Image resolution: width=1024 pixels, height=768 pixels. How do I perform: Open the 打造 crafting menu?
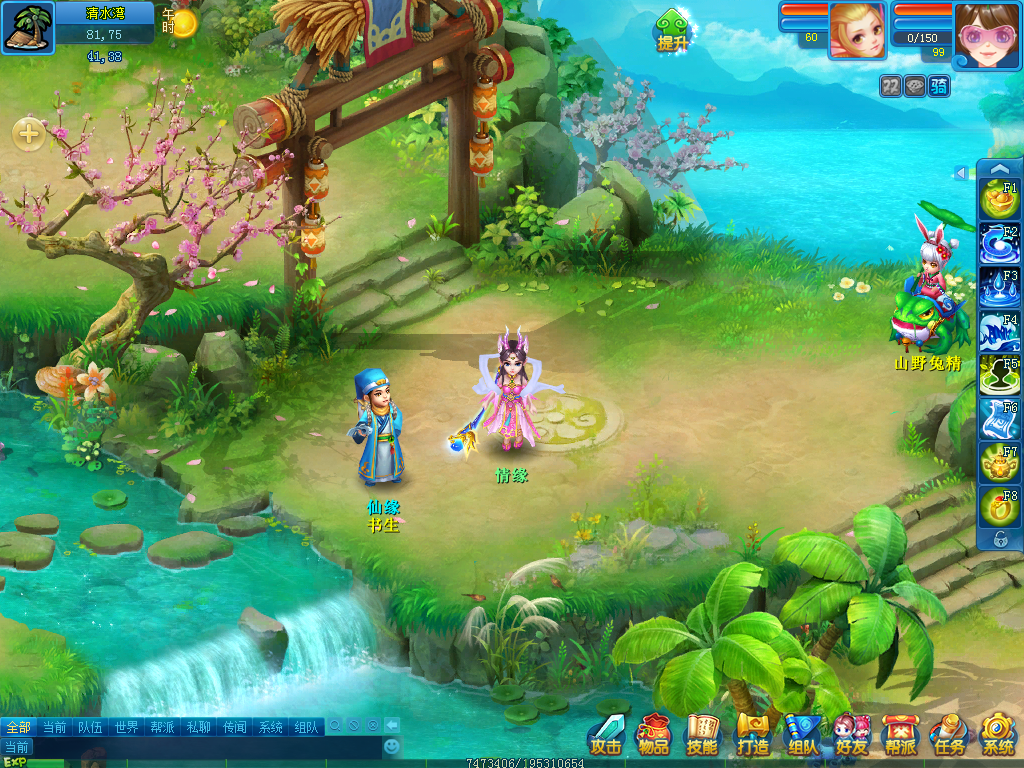[752, 735]
